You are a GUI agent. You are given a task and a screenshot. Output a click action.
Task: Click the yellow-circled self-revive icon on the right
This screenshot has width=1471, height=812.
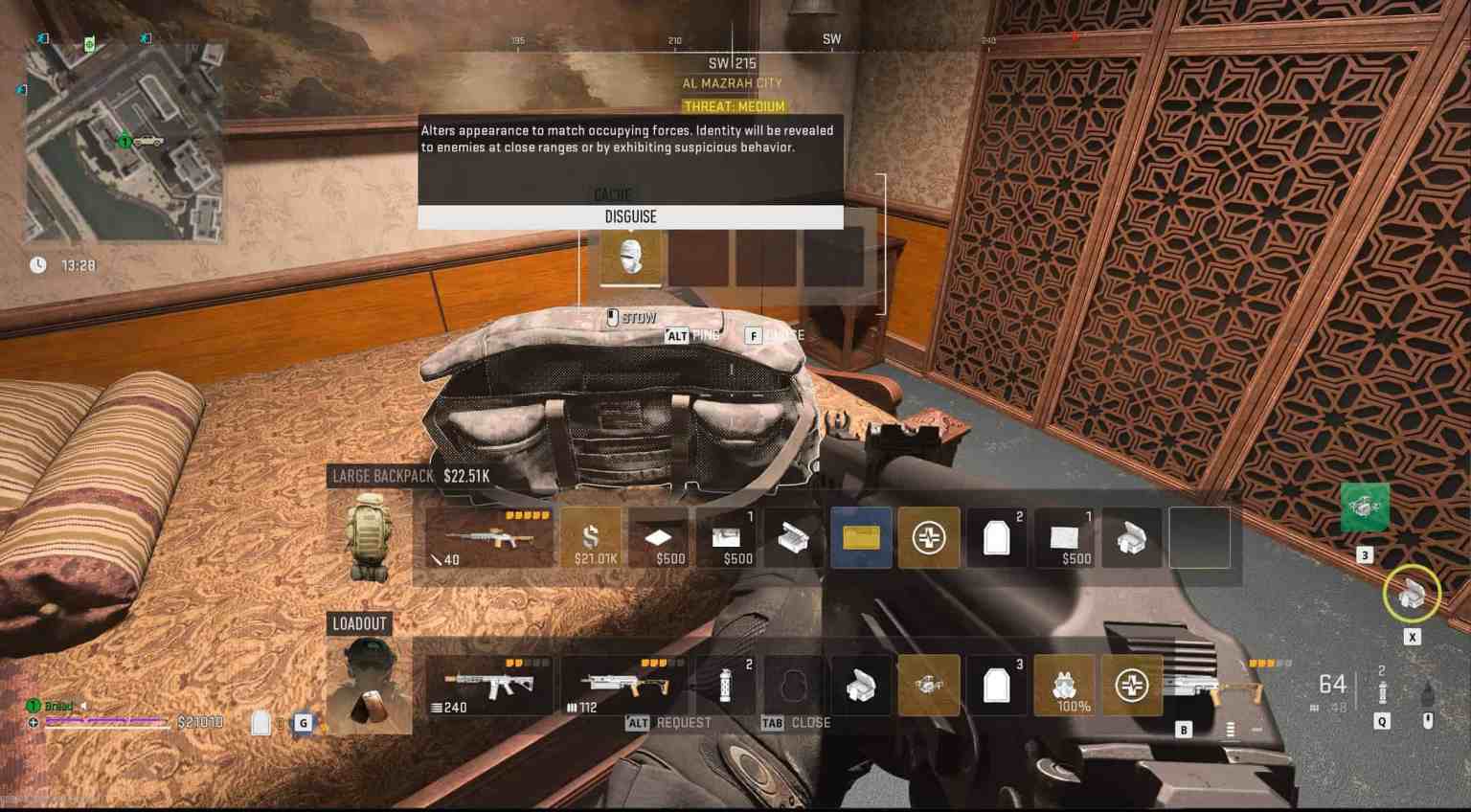point(1411,594)
